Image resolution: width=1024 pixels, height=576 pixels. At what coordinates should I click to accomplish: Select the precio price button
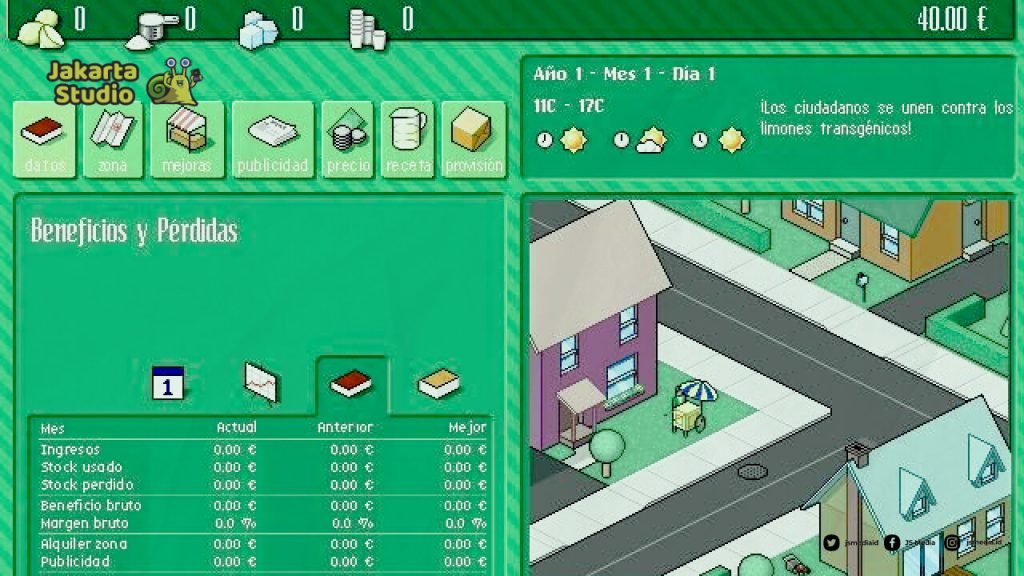[x=348, y=140]
